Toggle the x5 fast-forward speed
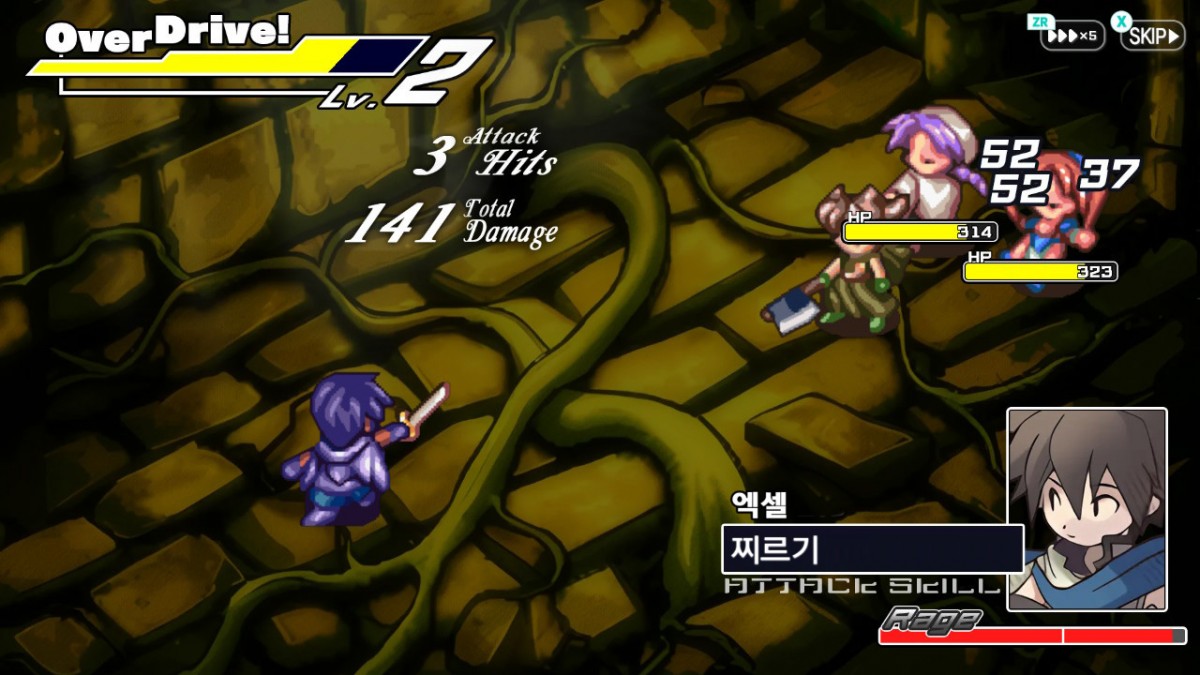1200x675 pixels. click(x=1073, y=36)
